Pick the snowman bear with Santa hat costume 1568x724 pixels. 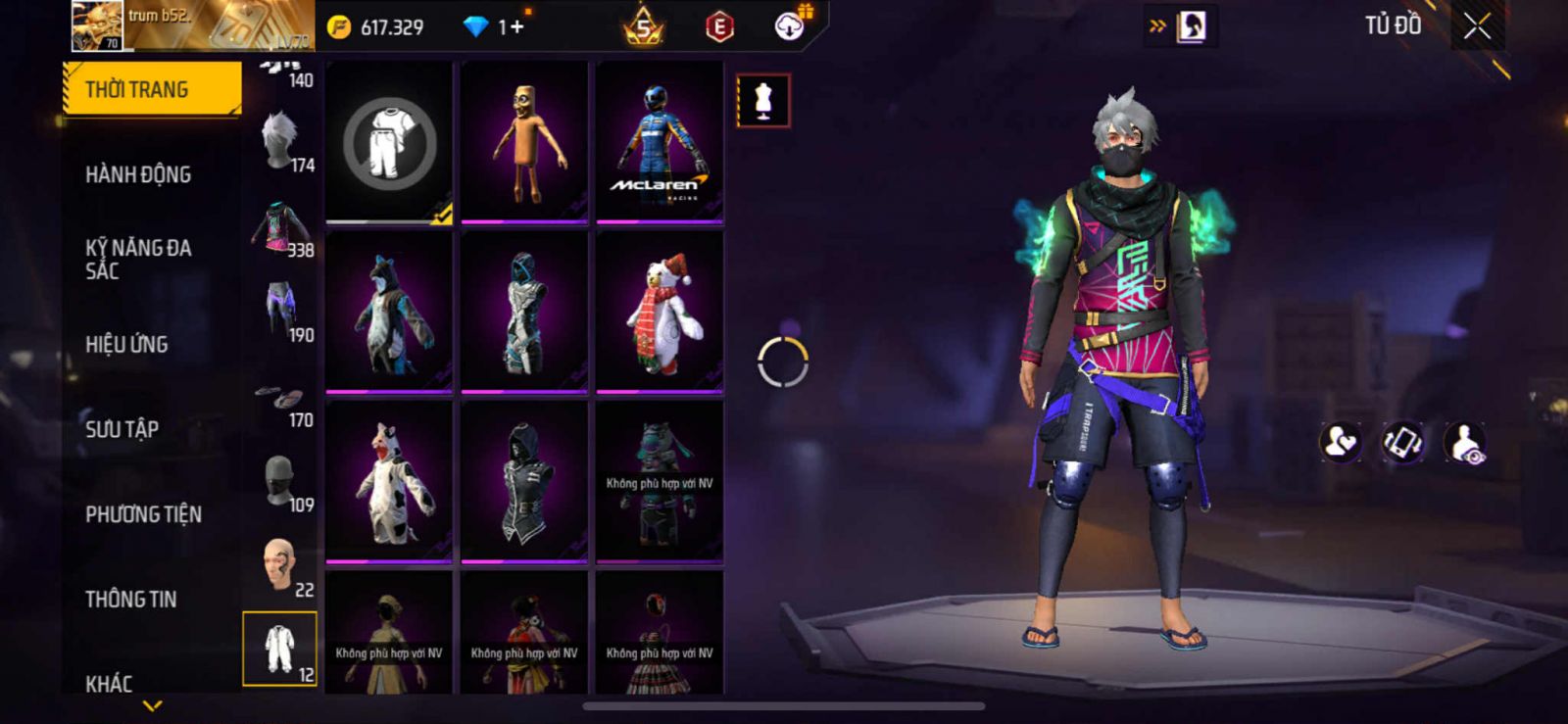[660, 313]
